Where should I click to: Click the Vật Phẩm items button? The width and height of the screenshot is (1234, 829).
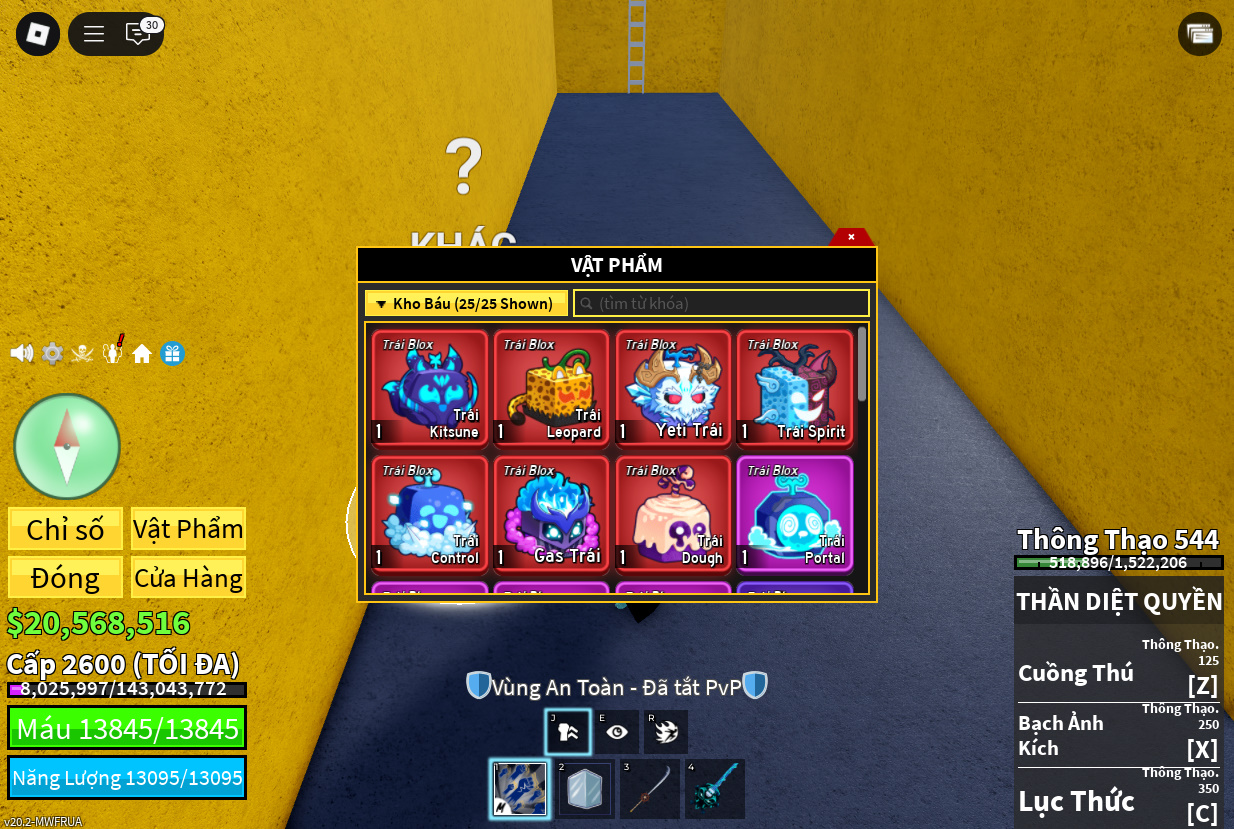coord(188,529)
